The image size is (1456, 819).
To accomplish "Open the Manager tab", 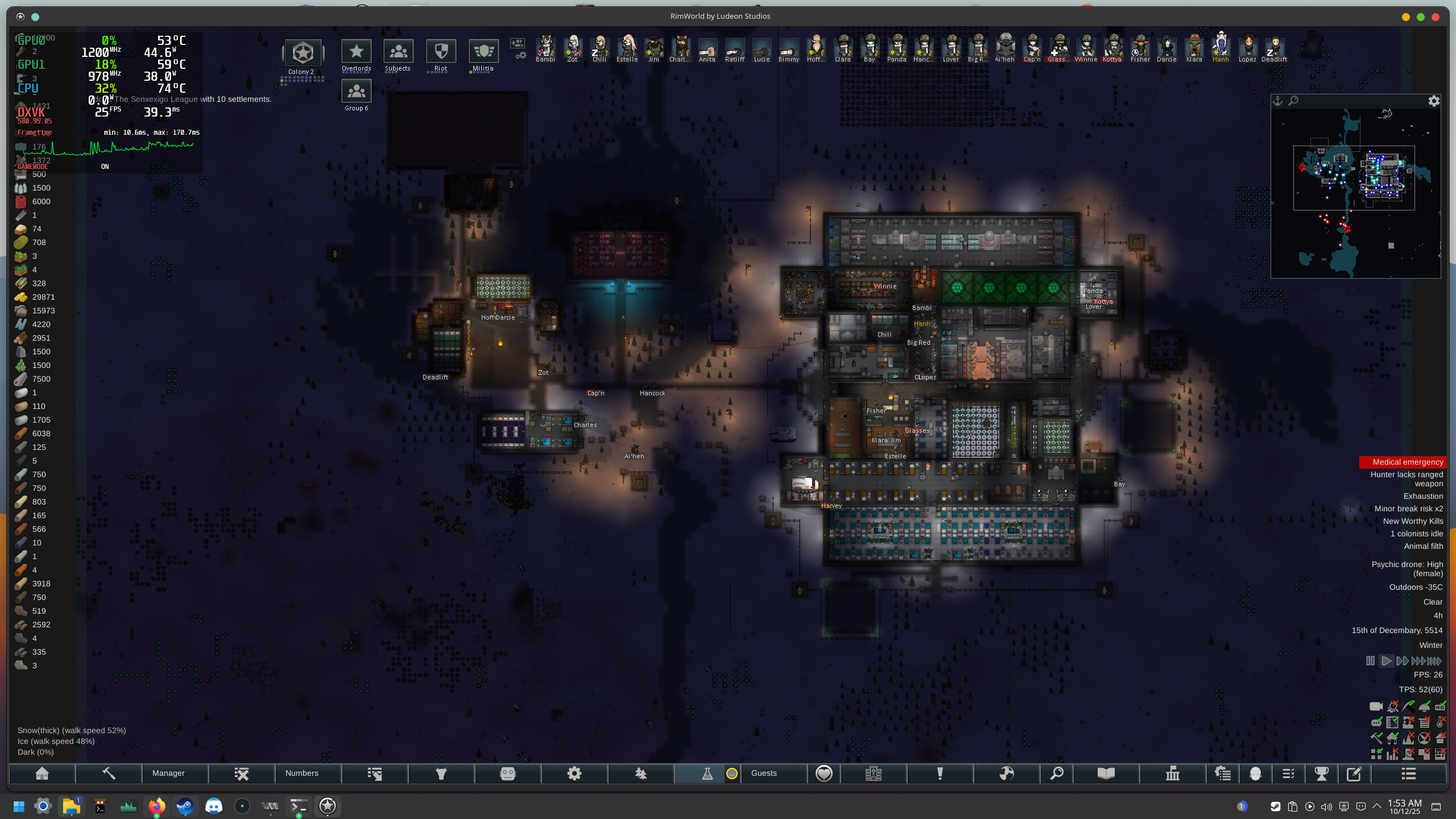I will 168,773.
